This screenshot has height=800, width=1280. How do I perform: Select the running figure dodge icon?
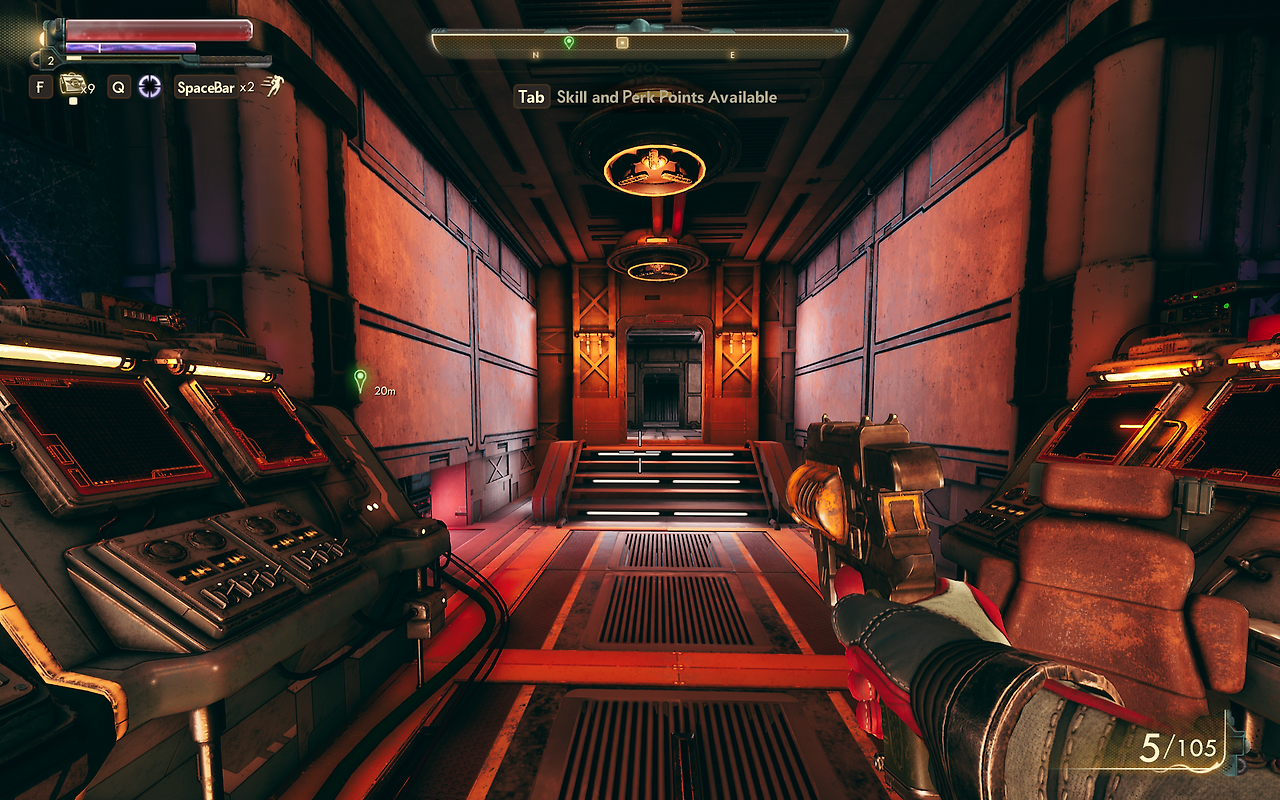[x=271, y=86]
